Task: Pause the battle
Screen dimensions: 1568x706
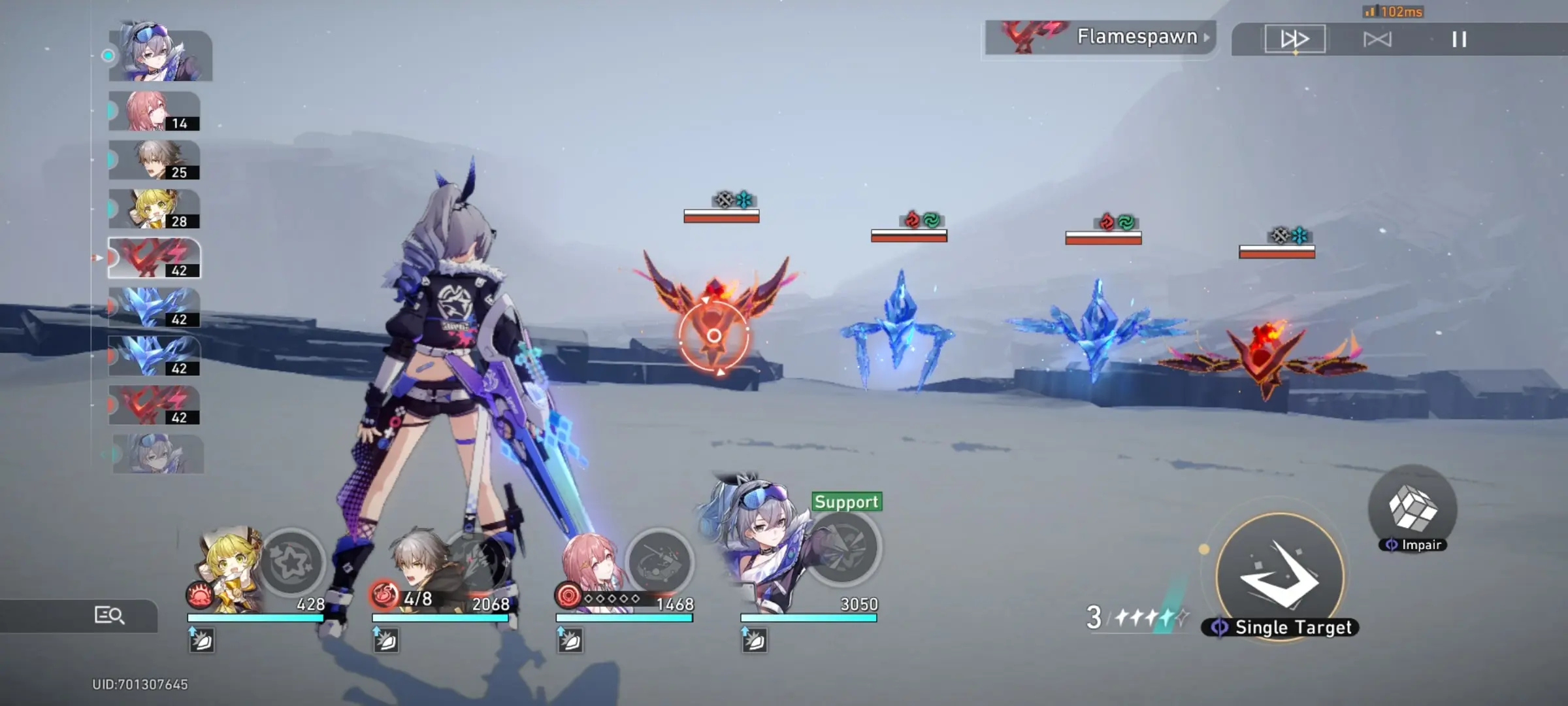Action: (1459, 40)
